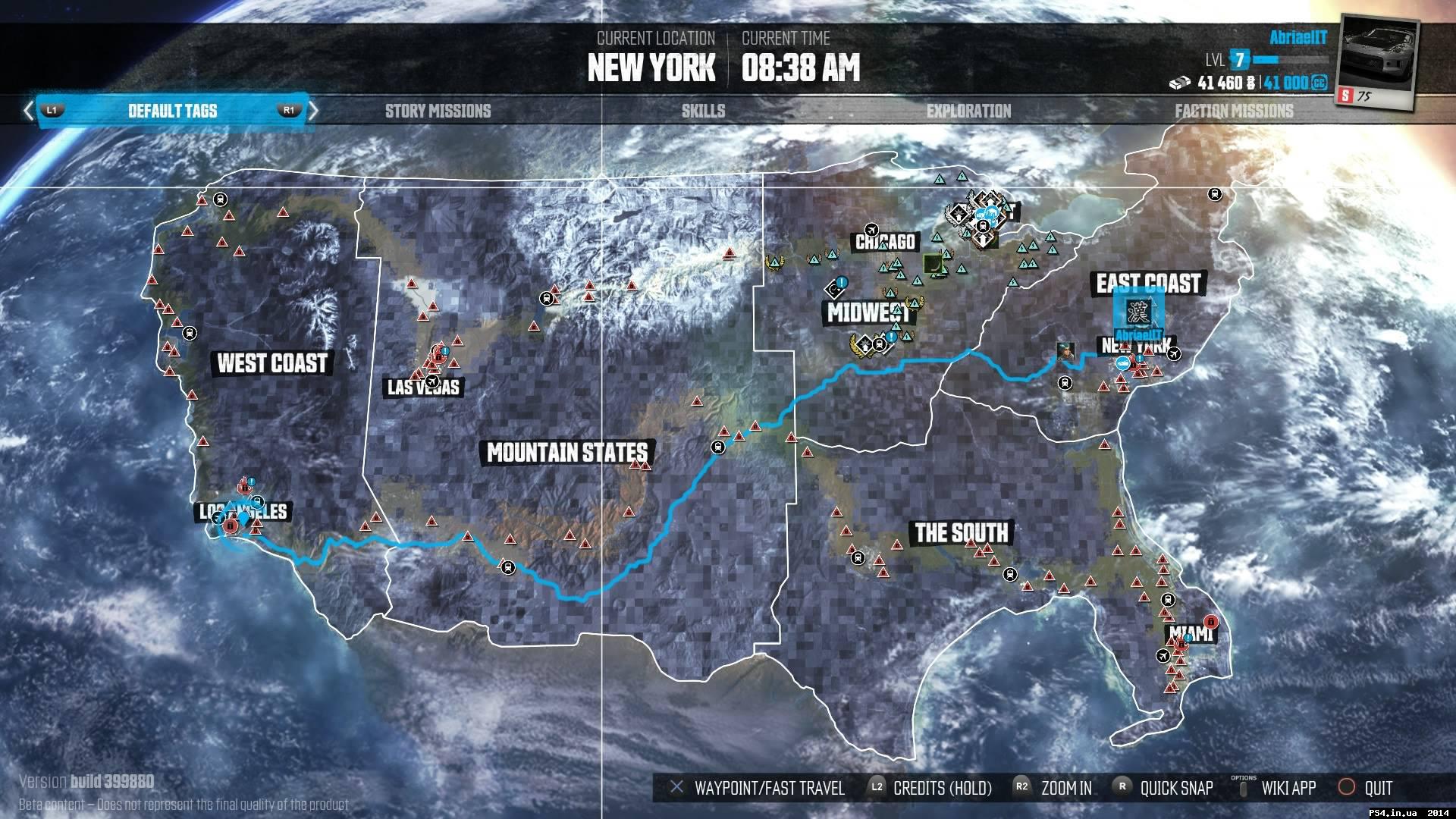
Task: Switch to the Exploration tab
Action: pos(967,111)
